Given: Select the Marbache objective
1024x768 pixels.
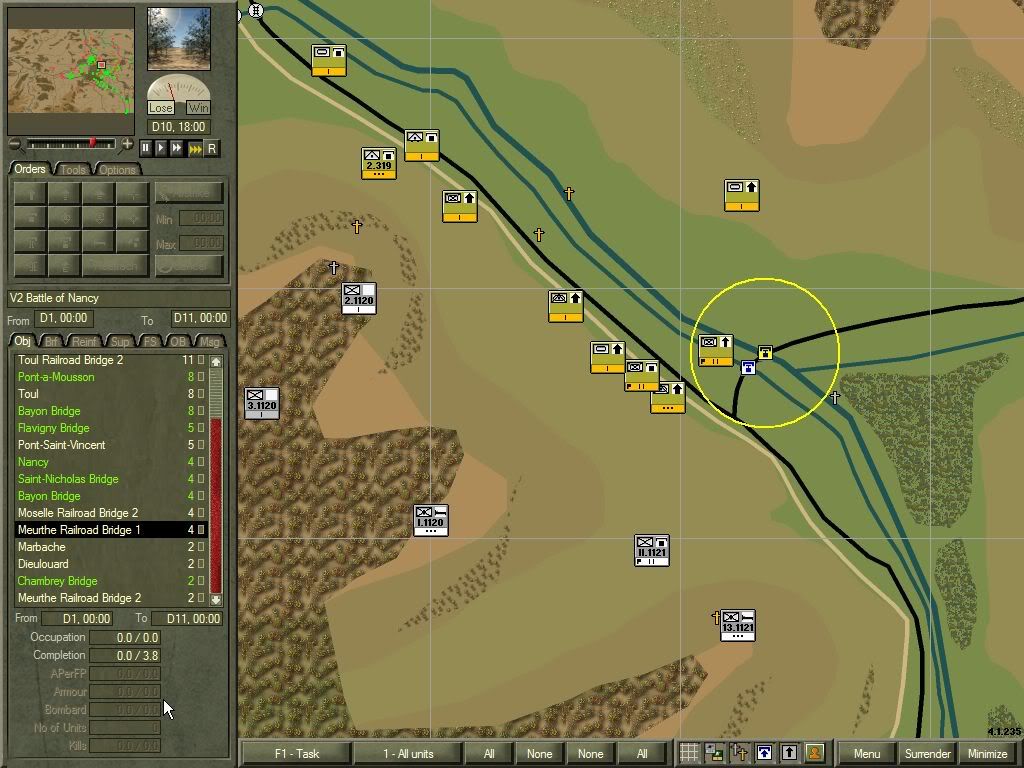Looking at the screenshot, I should pyautogui.click(x=41, y=547).
